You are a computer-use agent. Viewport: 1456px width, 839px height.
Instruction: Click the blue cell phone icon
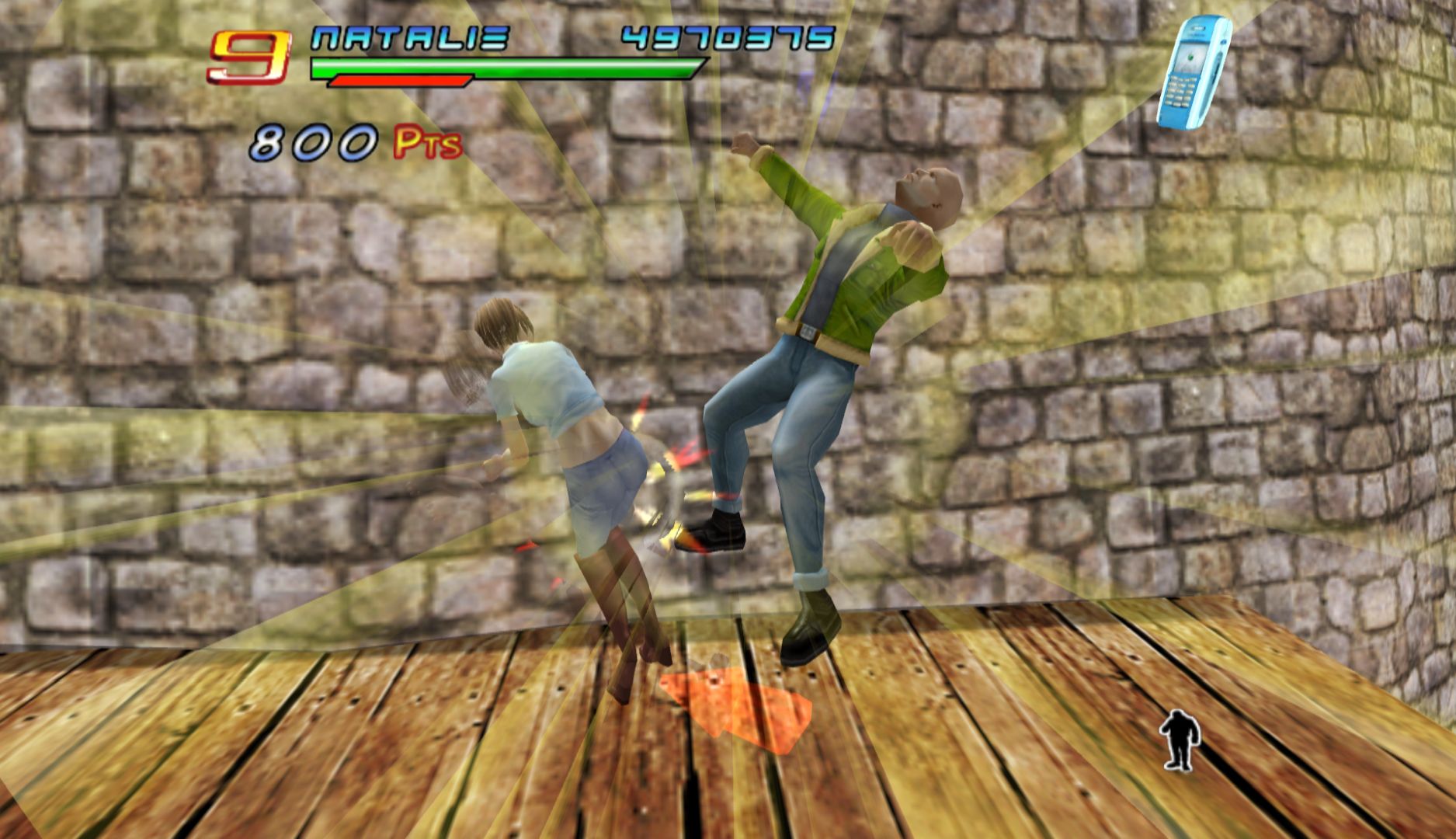point(1193,72)
